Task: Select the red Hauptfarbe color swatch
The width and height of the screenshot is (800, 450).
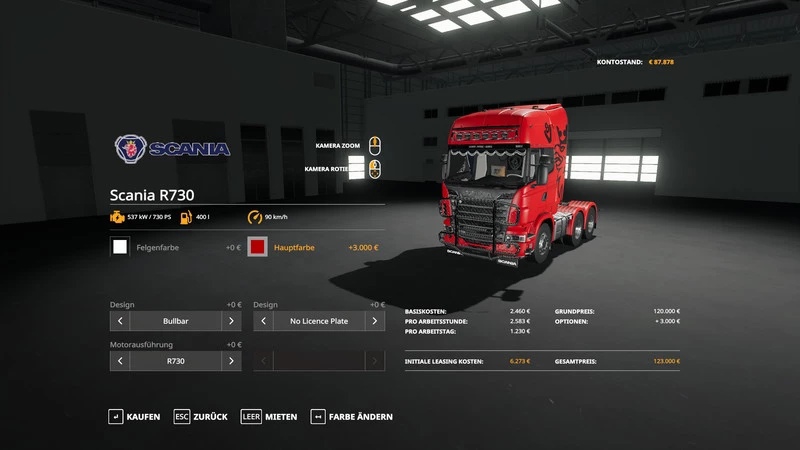Action: (257, 247)
